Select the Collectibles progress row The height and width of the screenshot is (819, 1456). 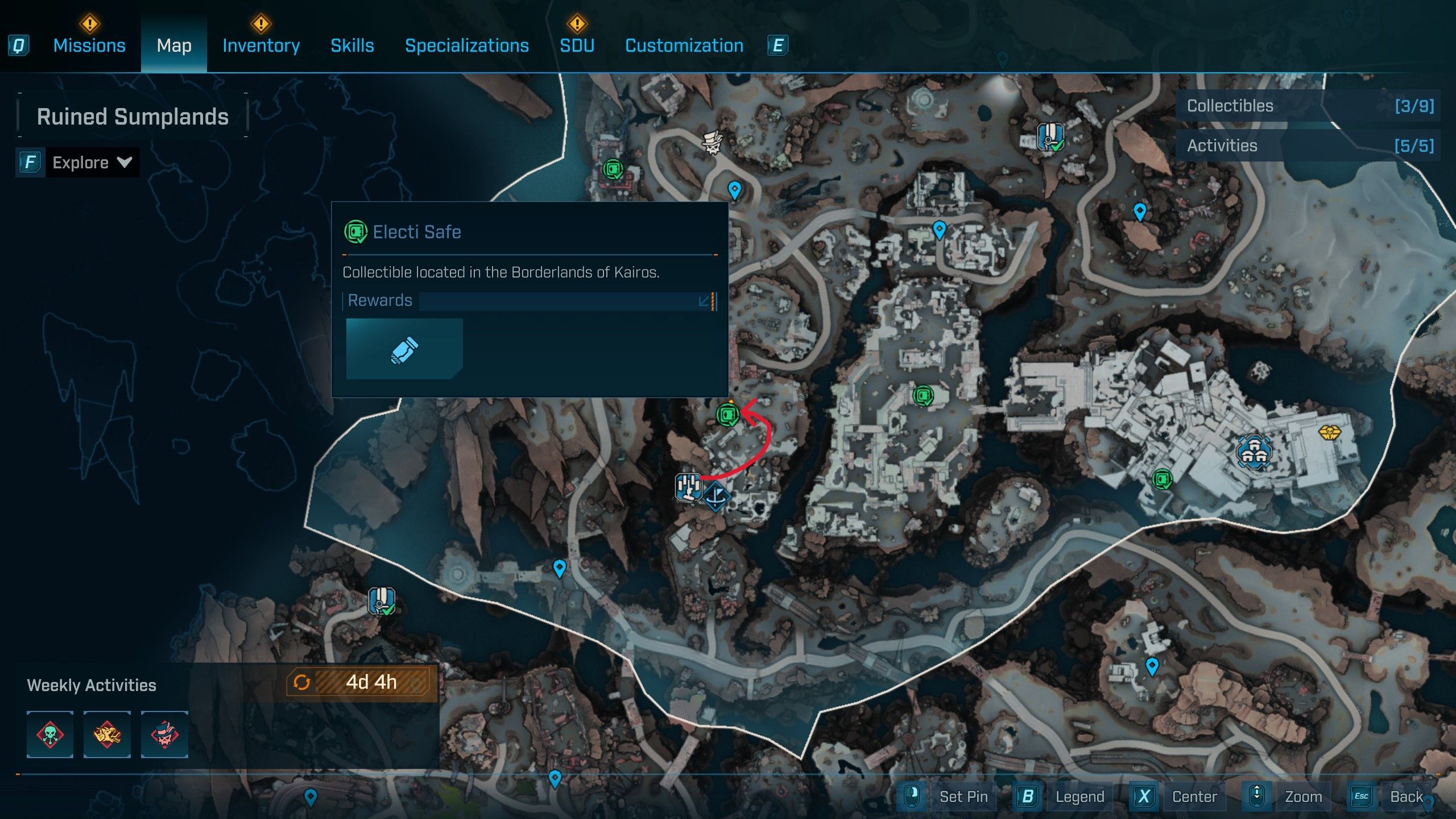coord(1309,106)
